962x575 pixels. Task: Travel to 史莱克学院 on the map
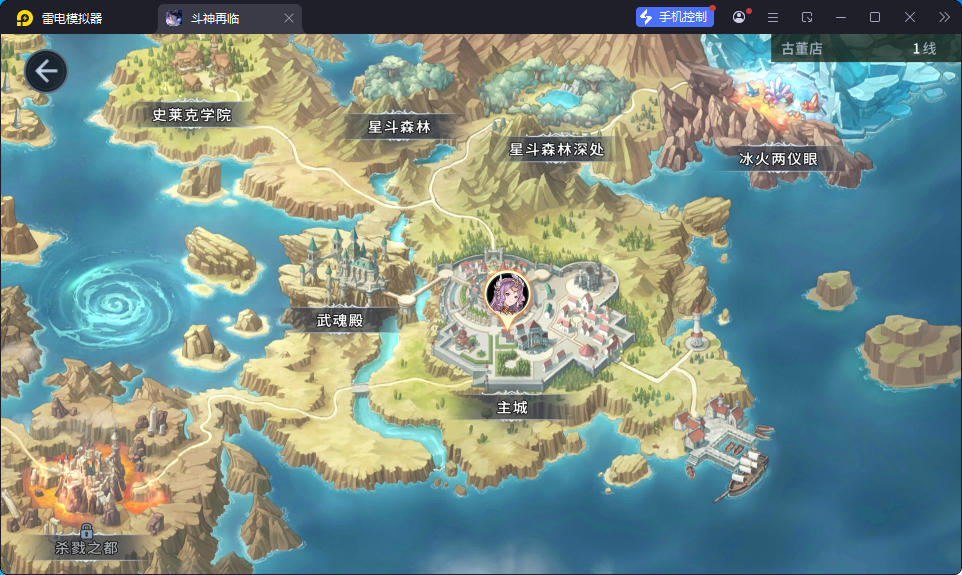(191, 115)
